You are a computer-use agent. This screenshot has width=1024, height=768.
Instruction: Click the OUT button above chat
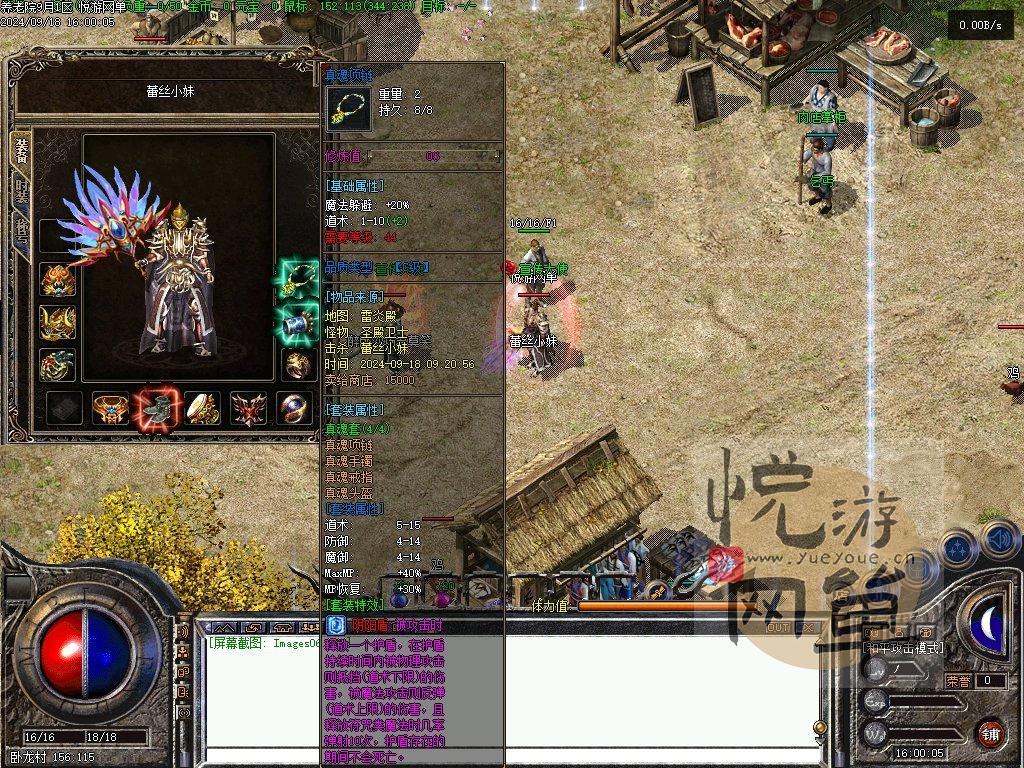click(777, 628)
